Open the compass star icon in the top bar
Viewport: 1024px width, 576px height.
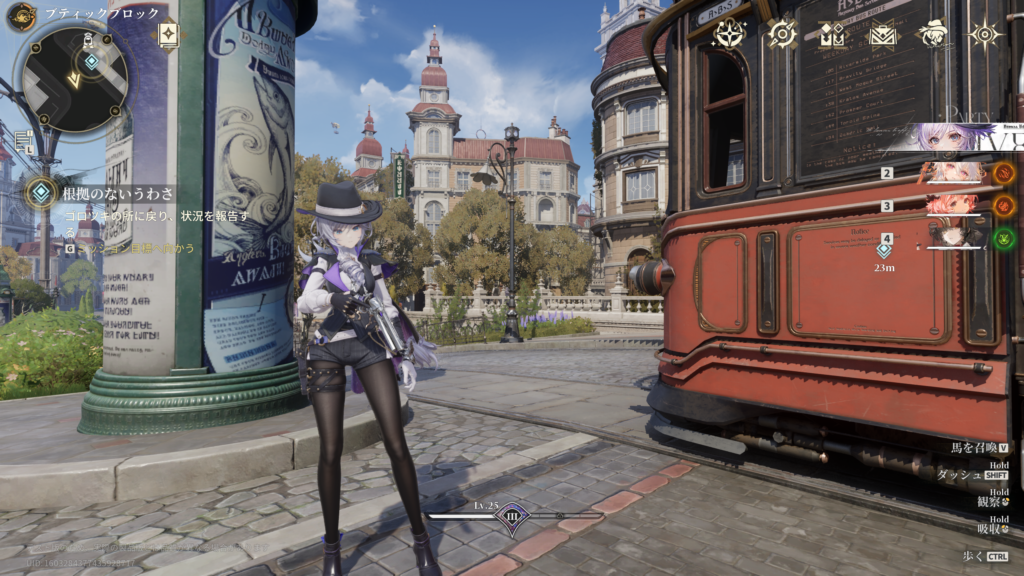point(728,34)
